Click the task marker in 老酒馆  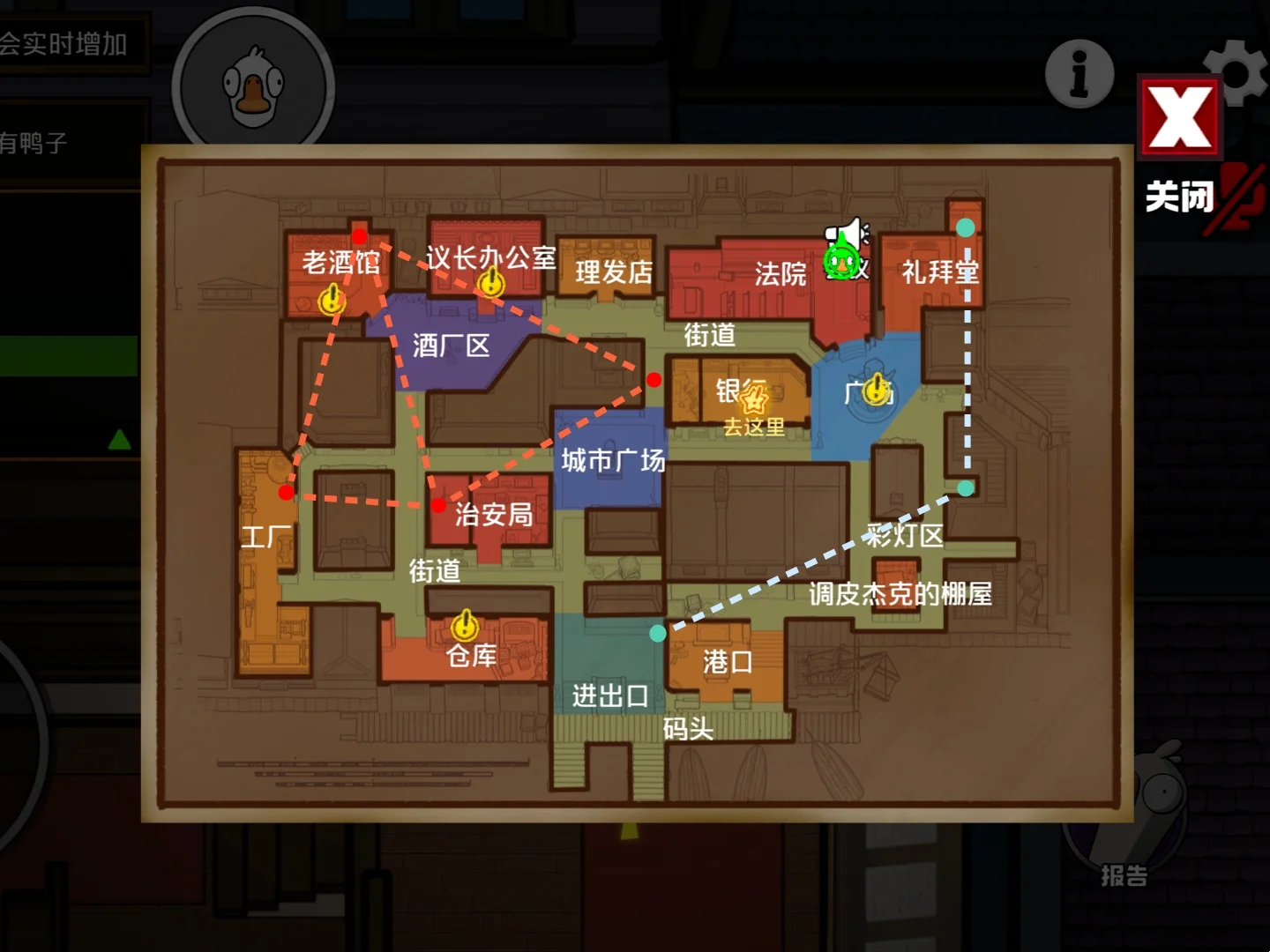pos(332,299)
